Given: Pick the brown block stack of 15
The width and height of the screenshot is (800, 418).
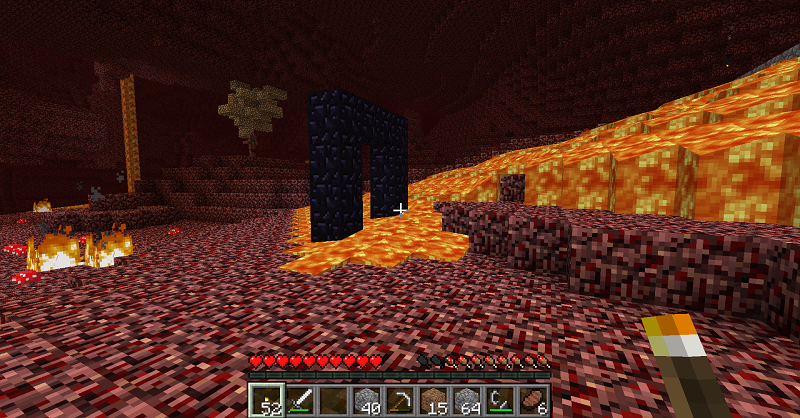Looking at the screenshot, I should click(x=433, y=400).
